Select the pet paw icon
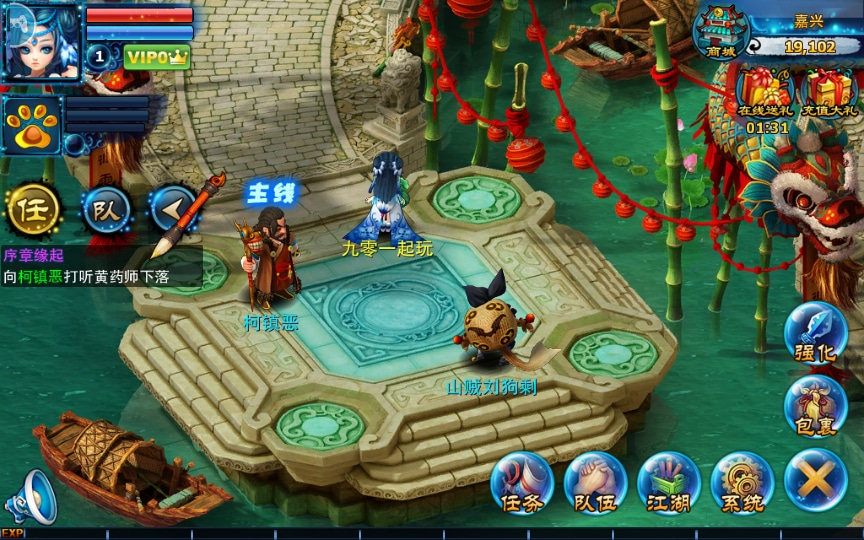864x540 pixels. tap(31, 126)
